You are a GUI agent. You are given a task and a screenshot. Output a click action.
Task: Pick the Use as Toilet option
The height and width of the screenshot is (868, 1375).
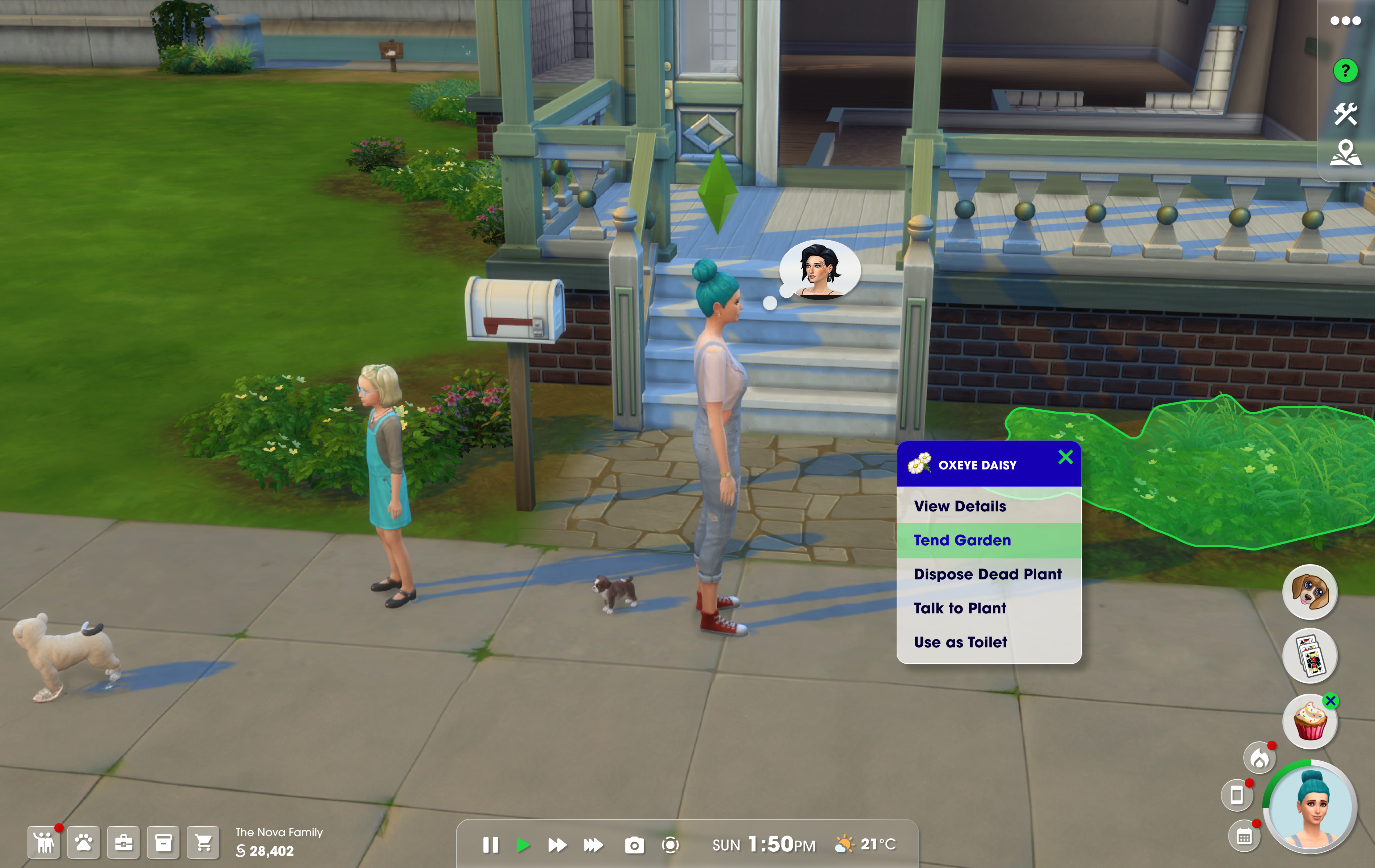[960, 643]
